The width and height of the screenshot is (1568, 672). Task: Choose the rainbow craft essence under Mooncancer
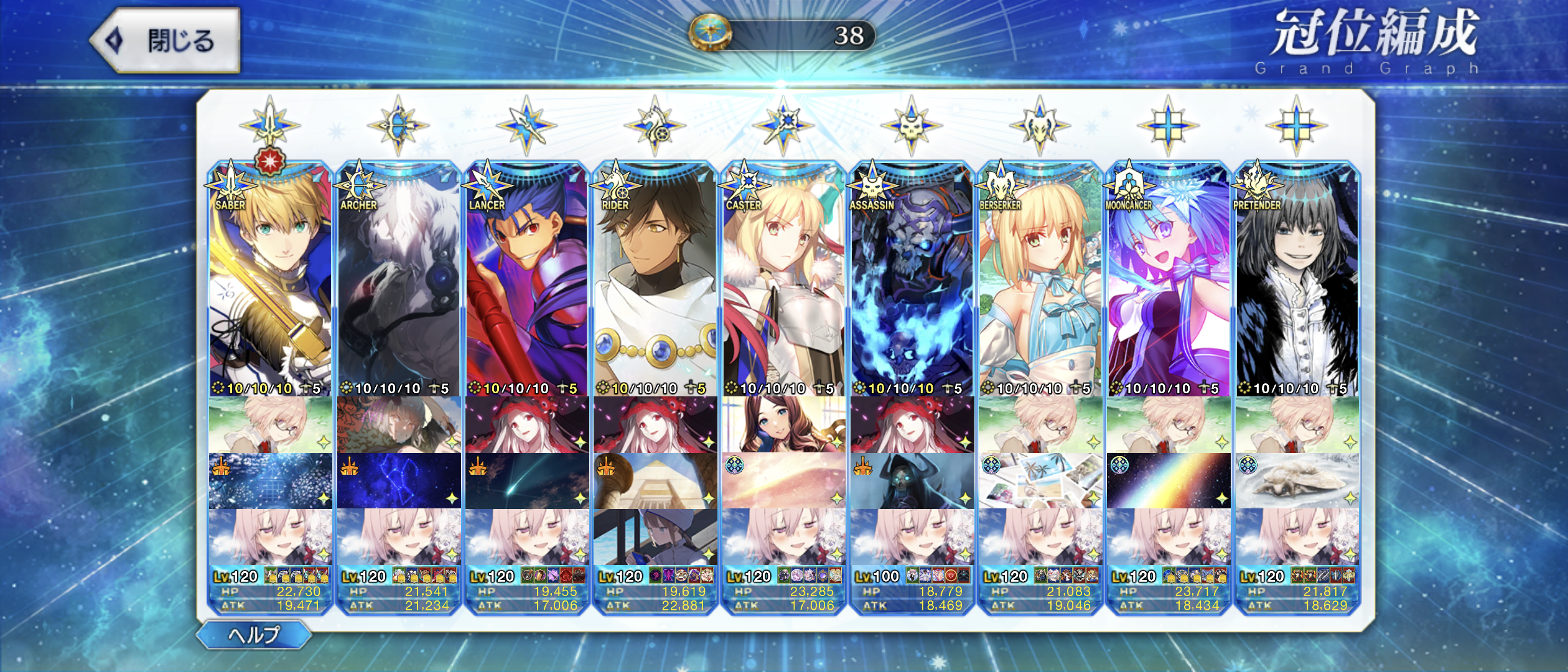[1168, 481]
